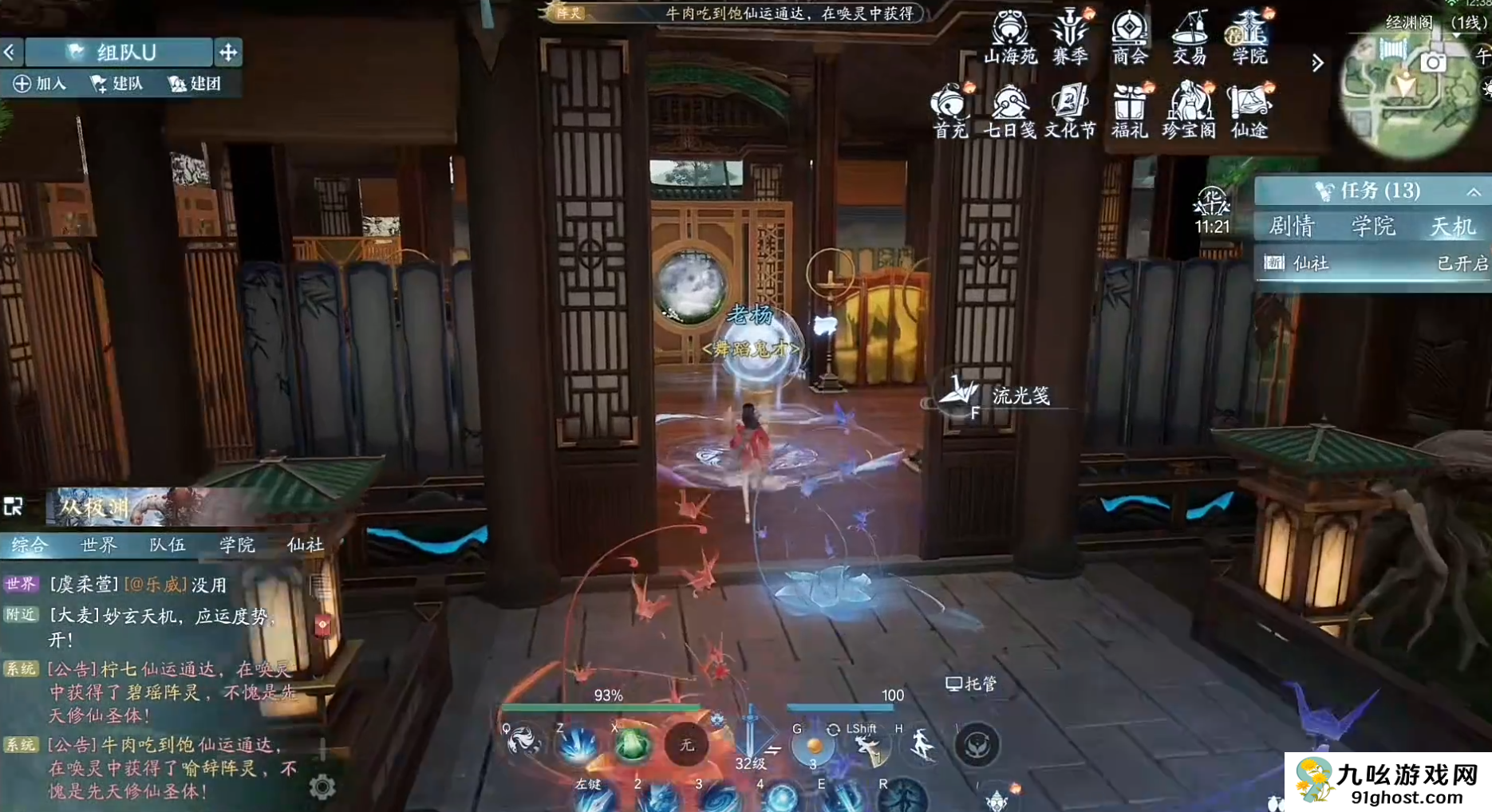
Task: Open the 交易 trade icon
Action: point(1189,35)
